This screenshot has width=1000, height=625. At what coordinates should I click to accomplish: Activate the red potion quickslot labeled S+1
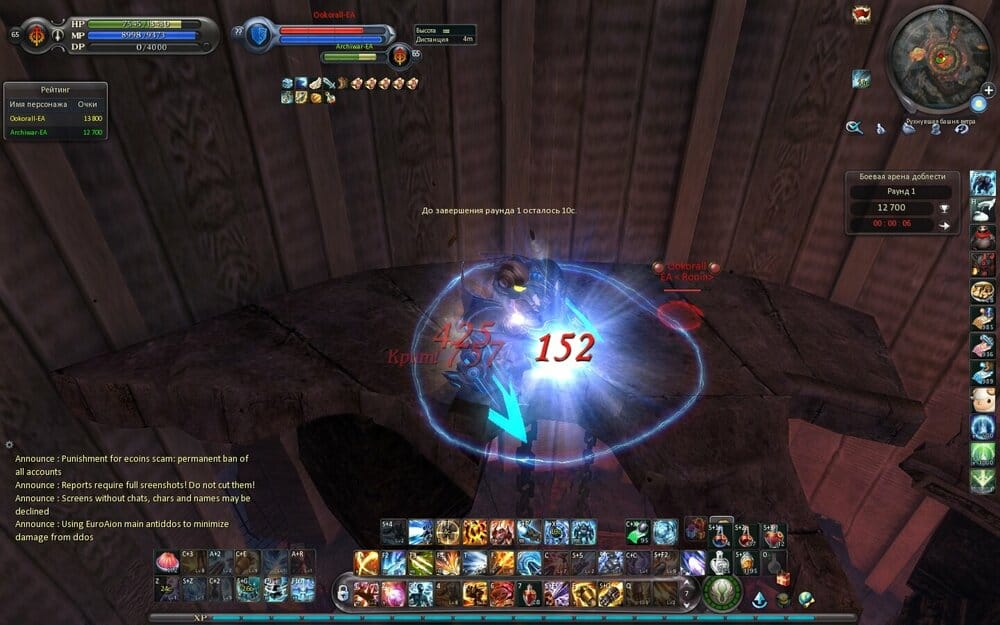click(719, 534)
